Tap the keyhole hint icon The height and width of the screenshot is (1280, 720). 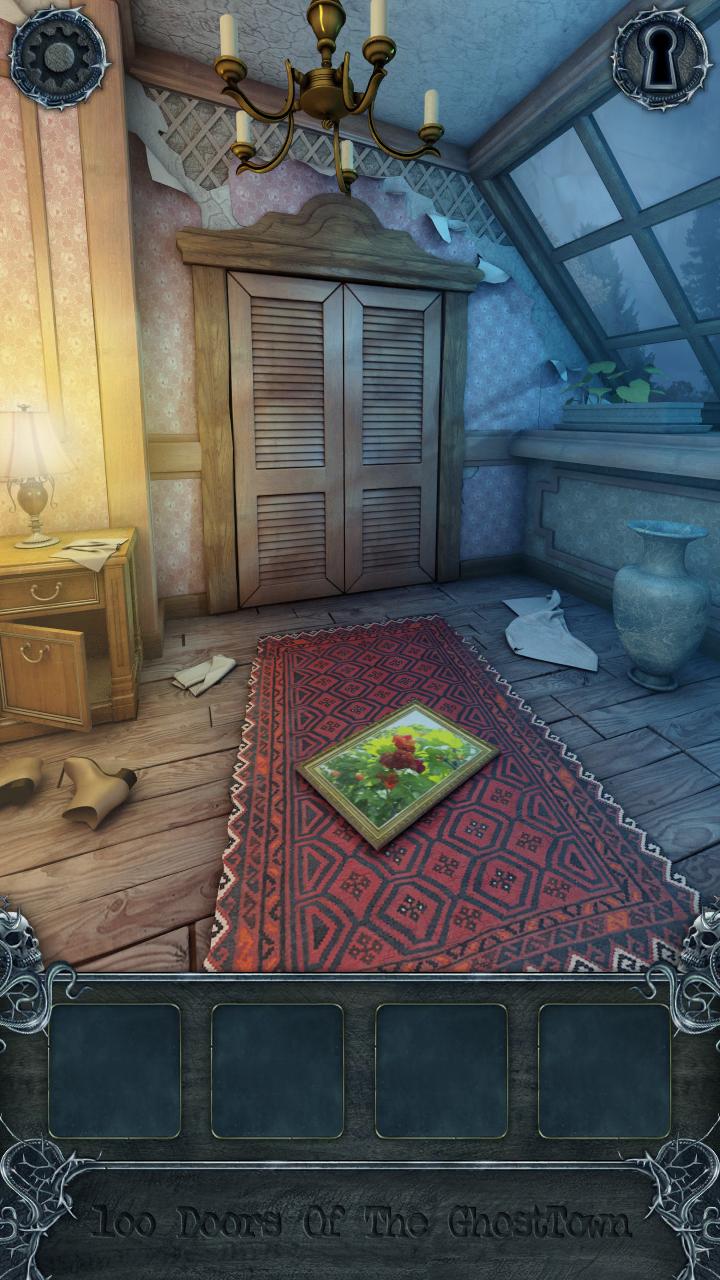[x=659, y=58]
